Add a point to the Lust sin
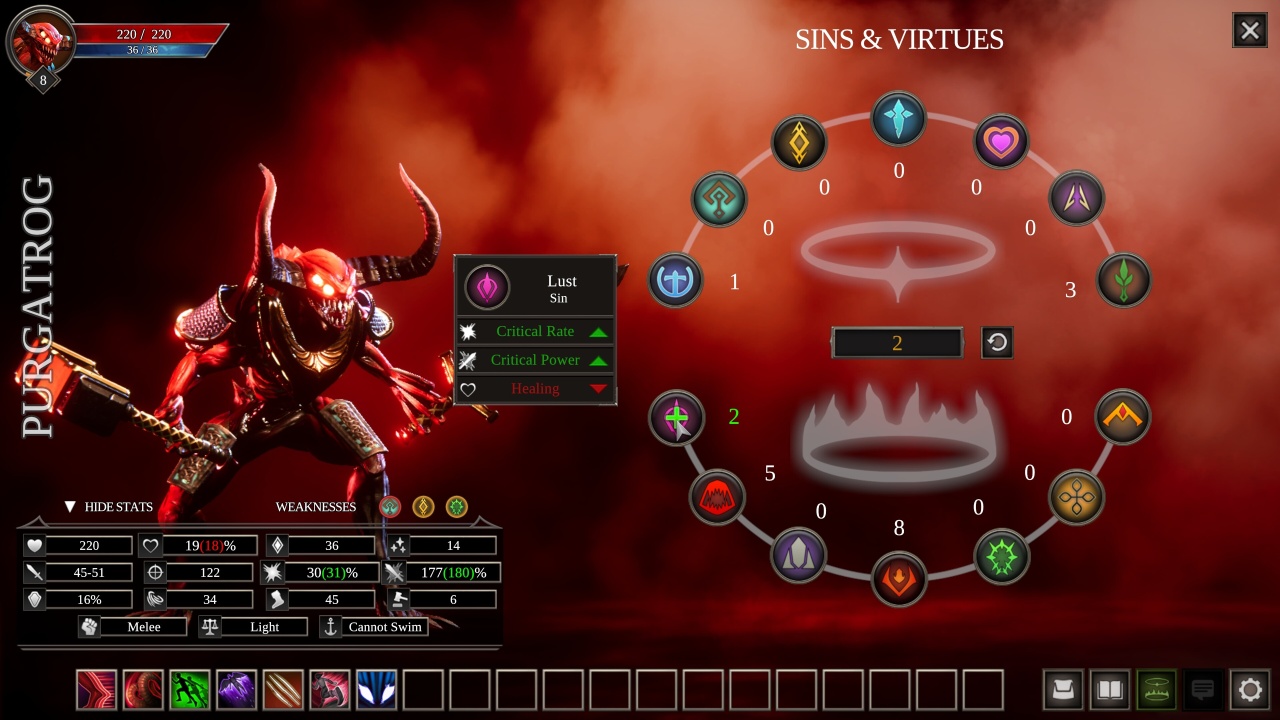The image size is (1280, 720). point(677,417)
